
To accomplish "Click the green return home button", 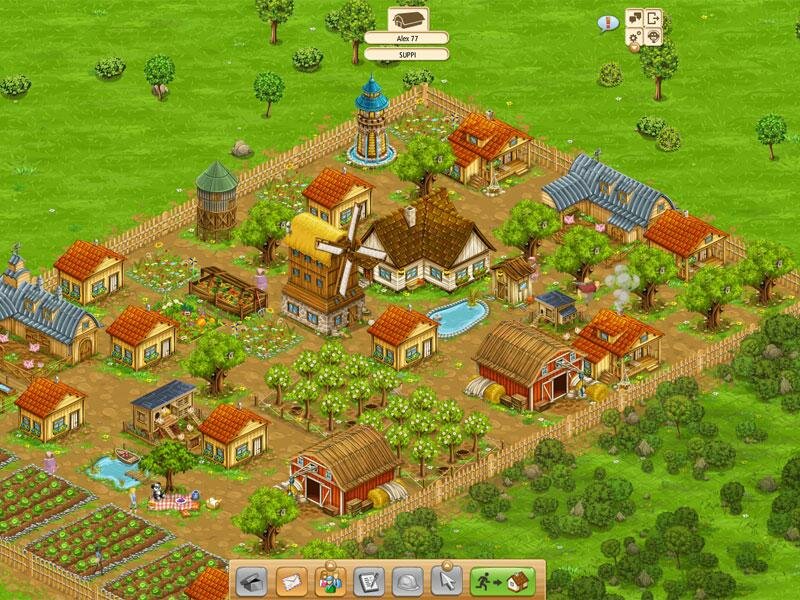I will coord(502,580).
